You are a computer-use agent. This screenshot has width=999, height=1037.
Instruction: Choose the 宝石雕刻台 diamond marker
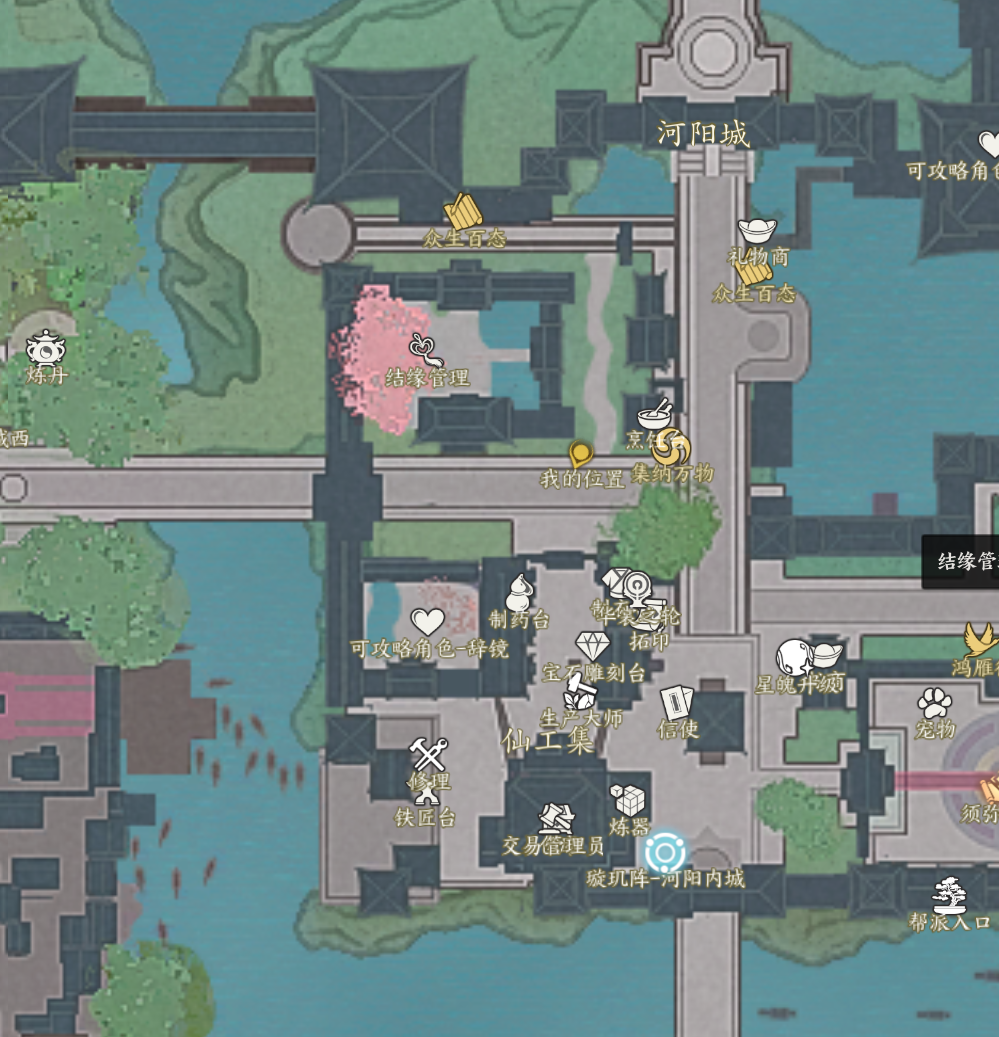pos(593,646)
